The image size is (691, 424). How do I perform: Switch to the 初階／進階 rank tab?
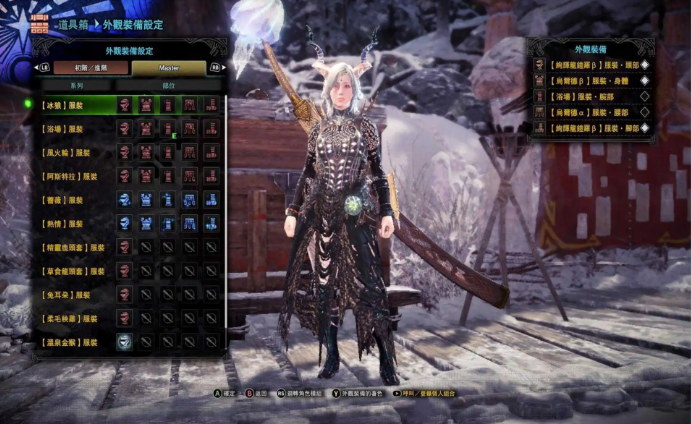[85, 68]
